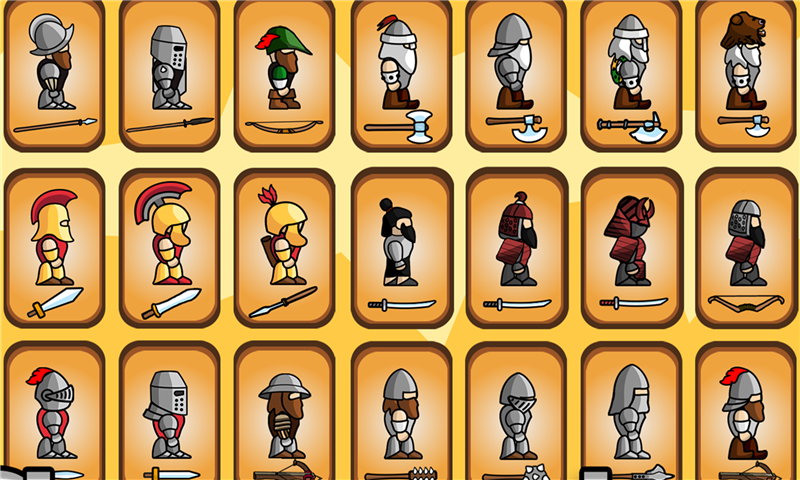Select the Roman centurion with sideways crest

tap(169, 247)
